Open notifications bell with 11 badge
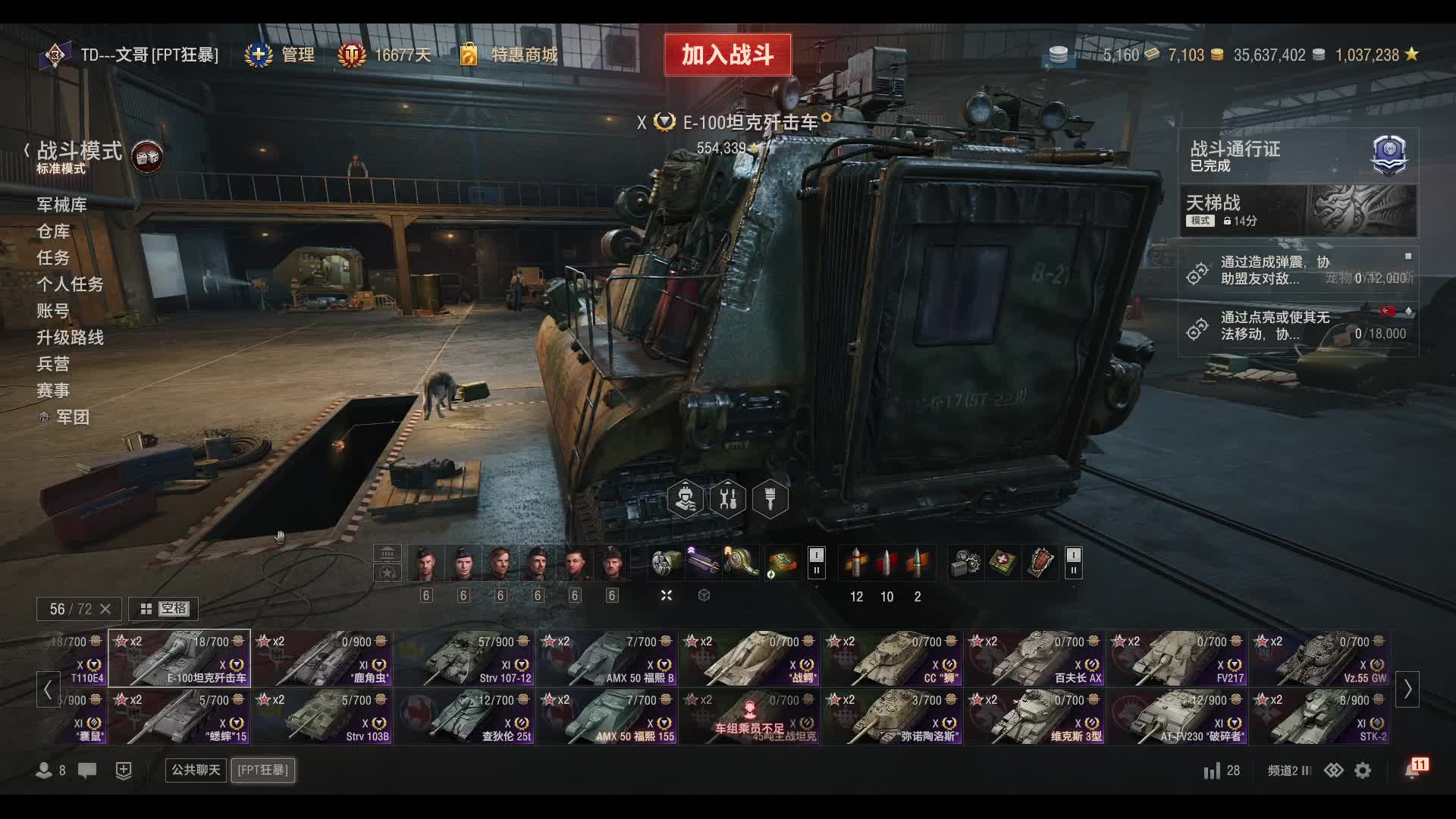 point(1414,769)
